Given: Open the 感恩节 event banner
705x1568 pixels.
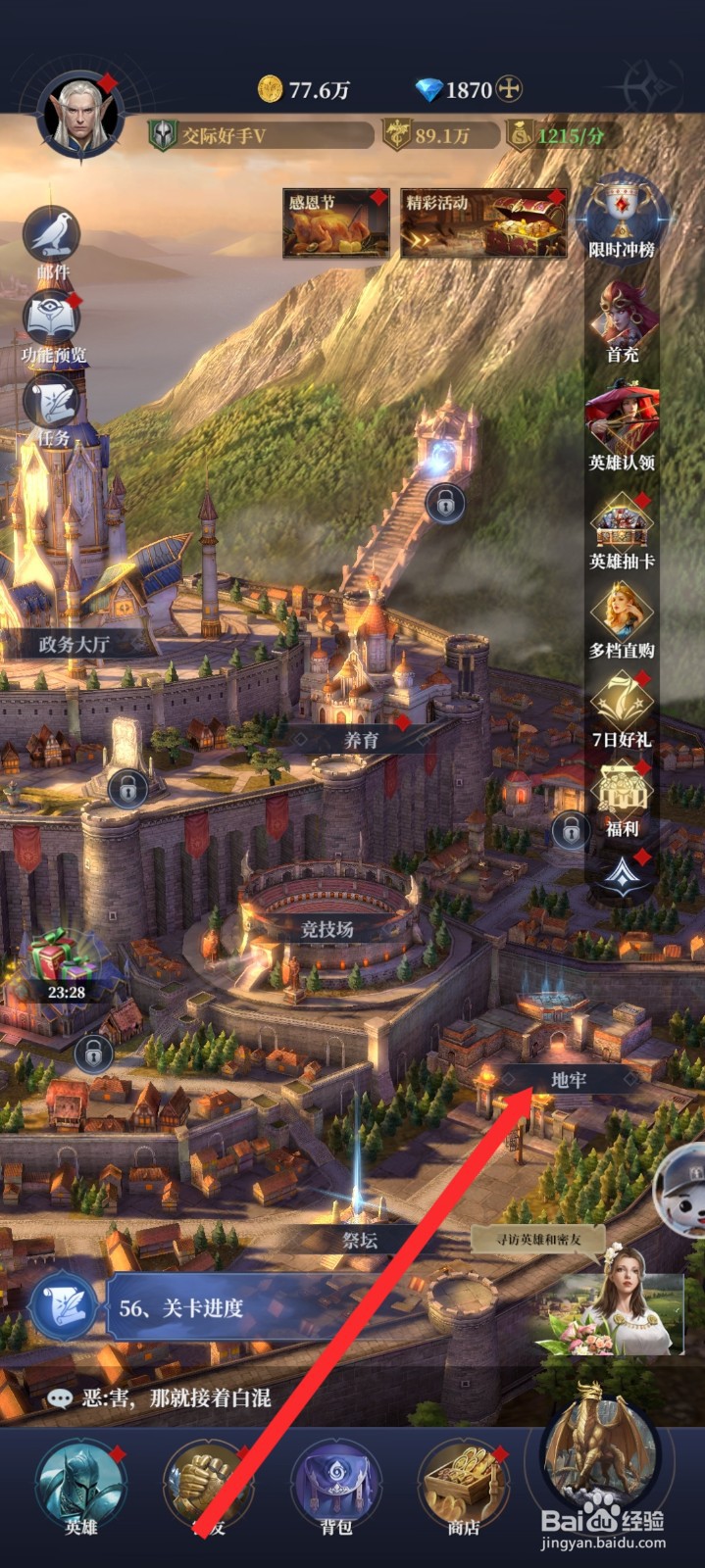Looking at the screenshot, I should point(335,224).
